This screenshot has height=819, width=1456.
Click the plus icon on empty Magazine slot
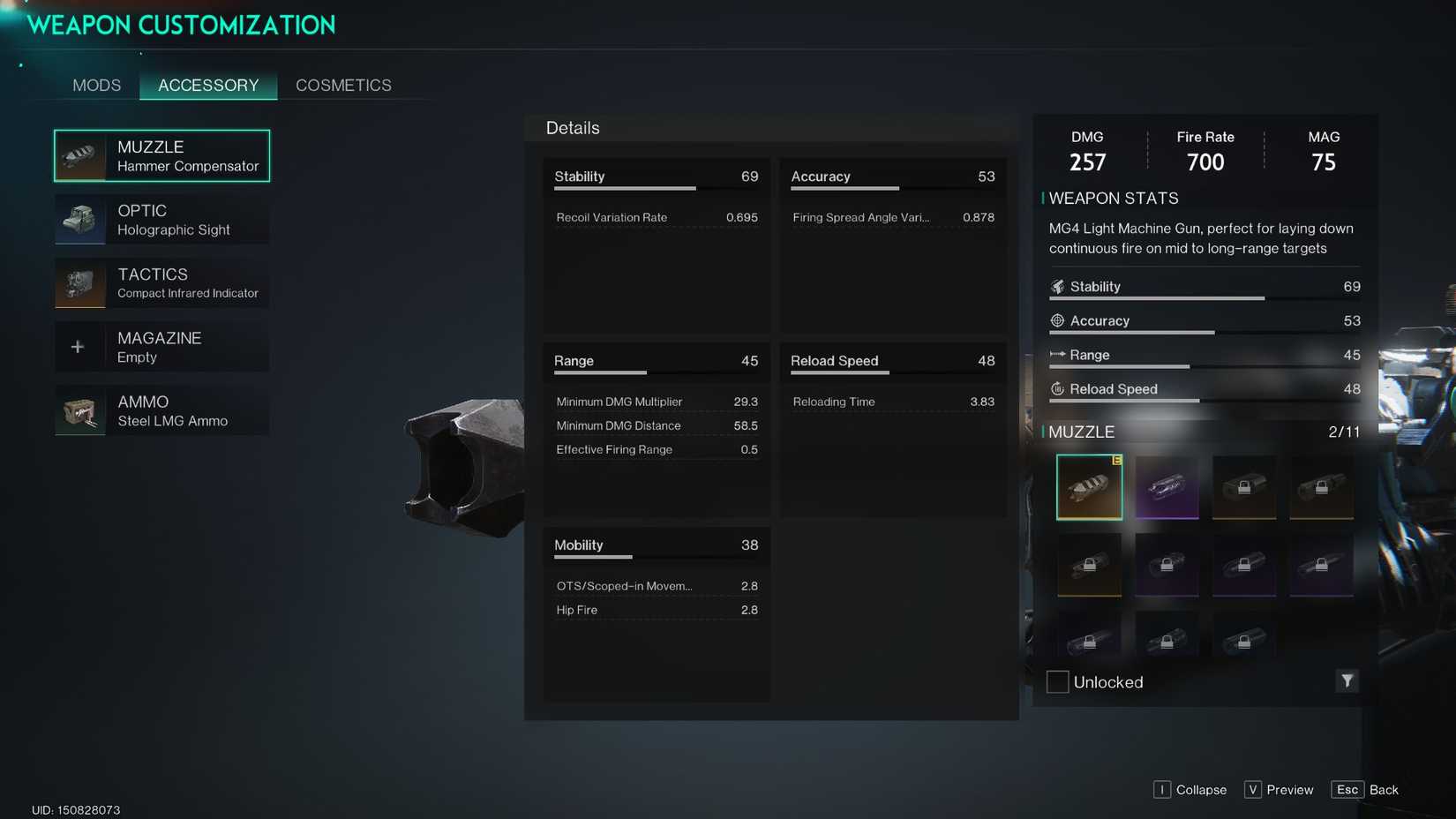point(79,346)
